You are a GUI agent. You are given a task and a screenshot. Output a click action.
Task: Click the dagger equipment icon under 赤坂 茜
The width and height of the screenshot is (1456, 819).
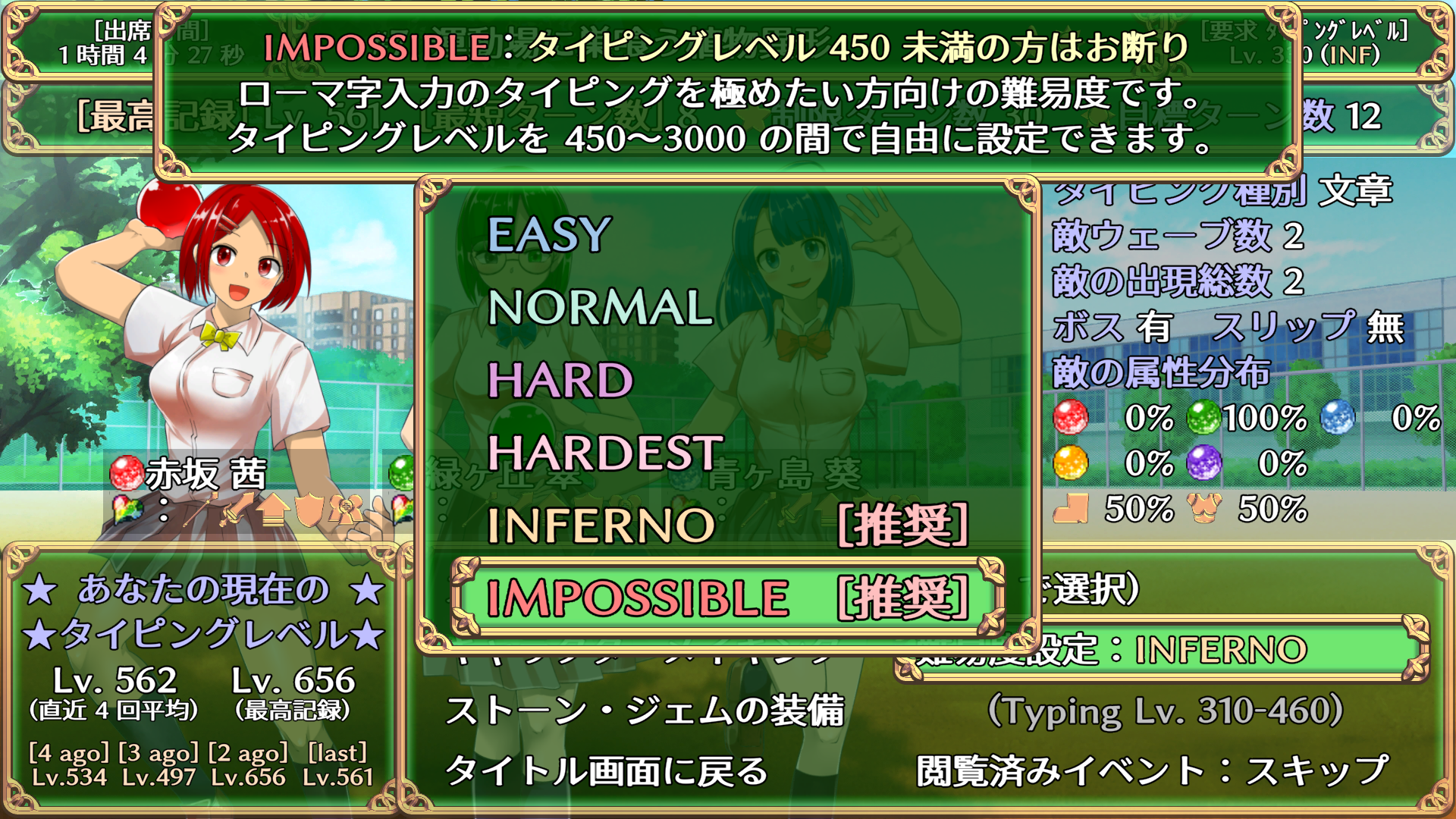(x=237, y=512)
